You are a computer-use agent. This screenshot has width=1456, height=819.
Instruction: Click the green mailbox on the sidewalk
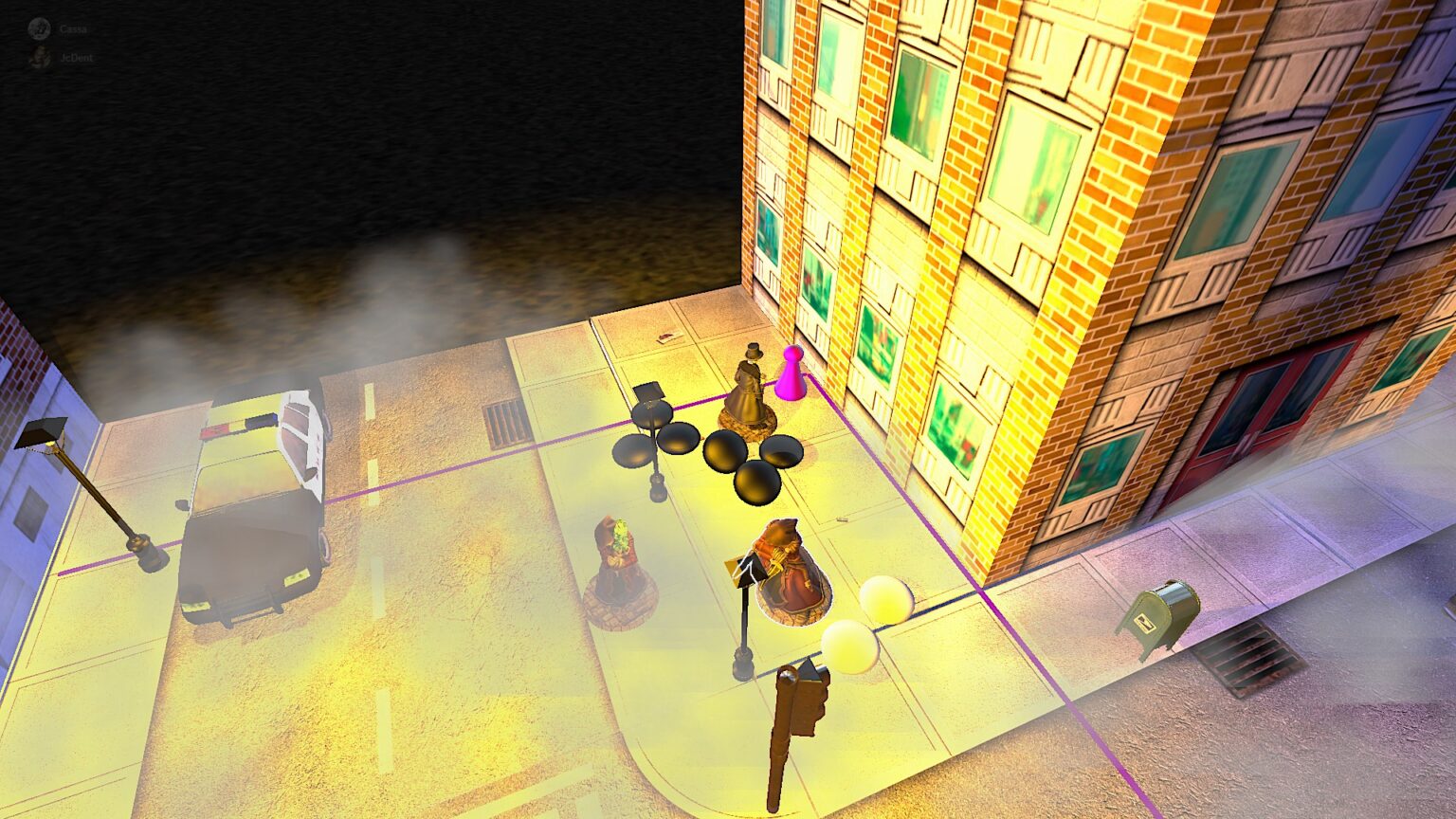click(x=1166, y=611)
